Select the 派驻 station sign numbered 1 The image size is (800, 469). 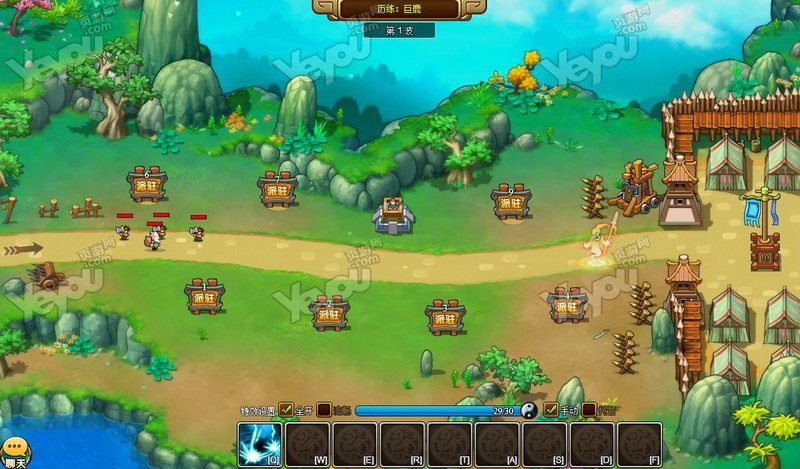205,297
